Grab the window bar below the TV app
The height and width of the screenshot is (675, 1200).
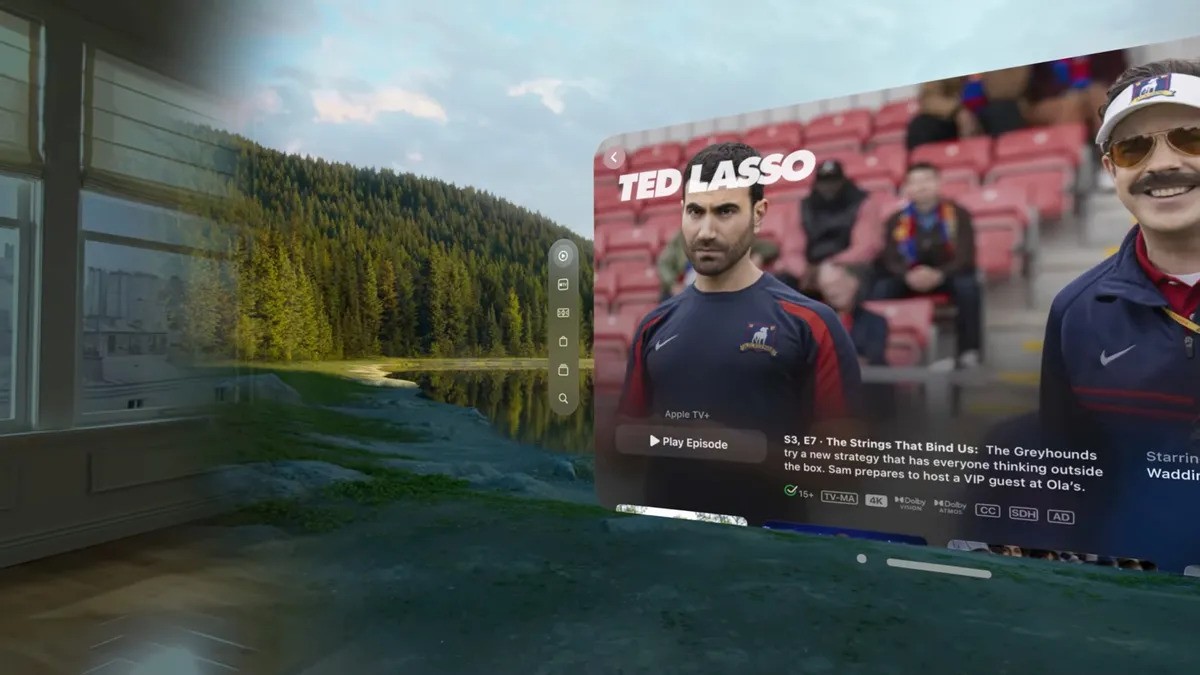click(x=938, y=568)
